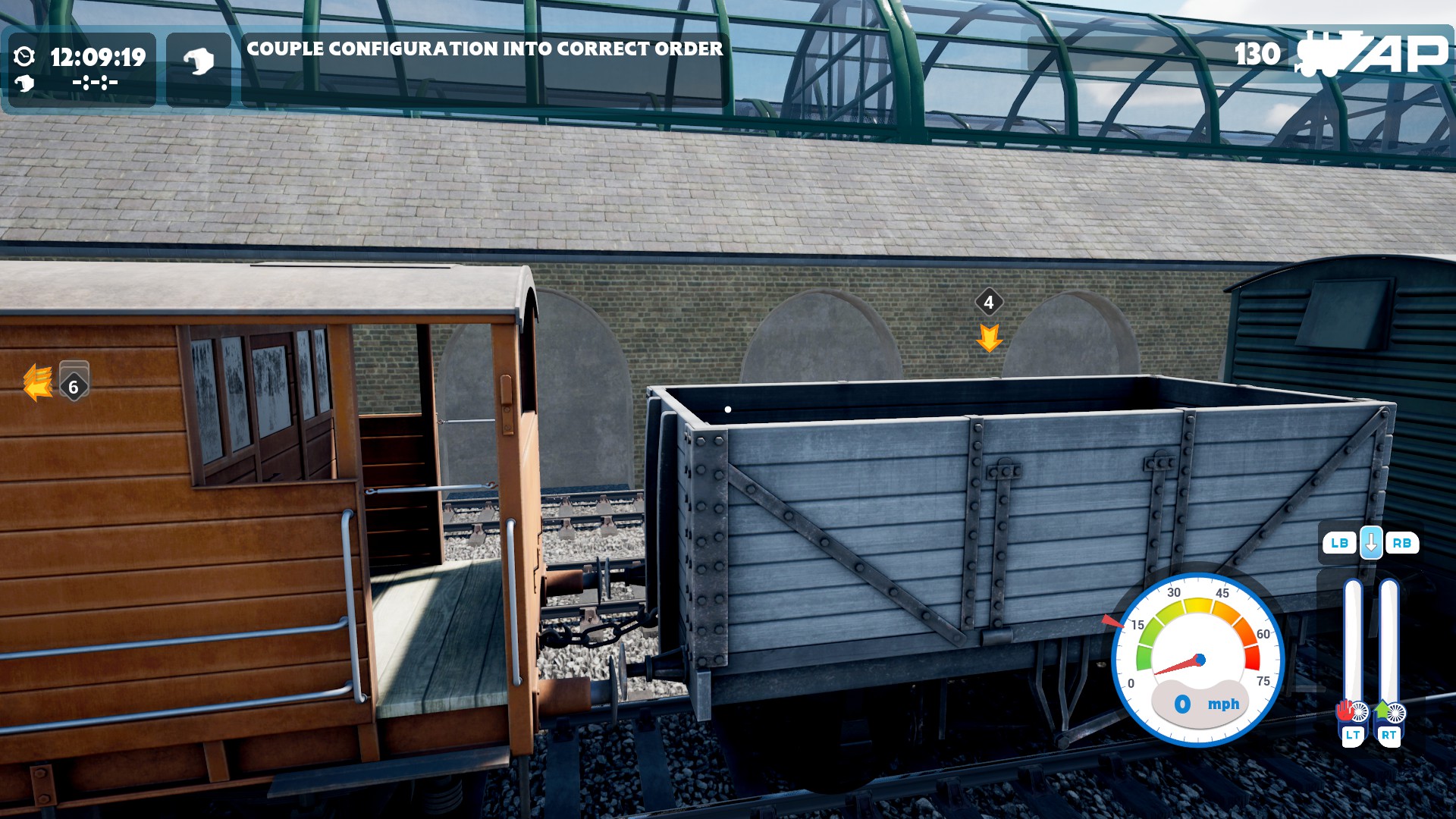Viewport: 1456px width, 819px height.
Task: Click the brake lever bar with red hand
Action: [x=1352, y=645]
